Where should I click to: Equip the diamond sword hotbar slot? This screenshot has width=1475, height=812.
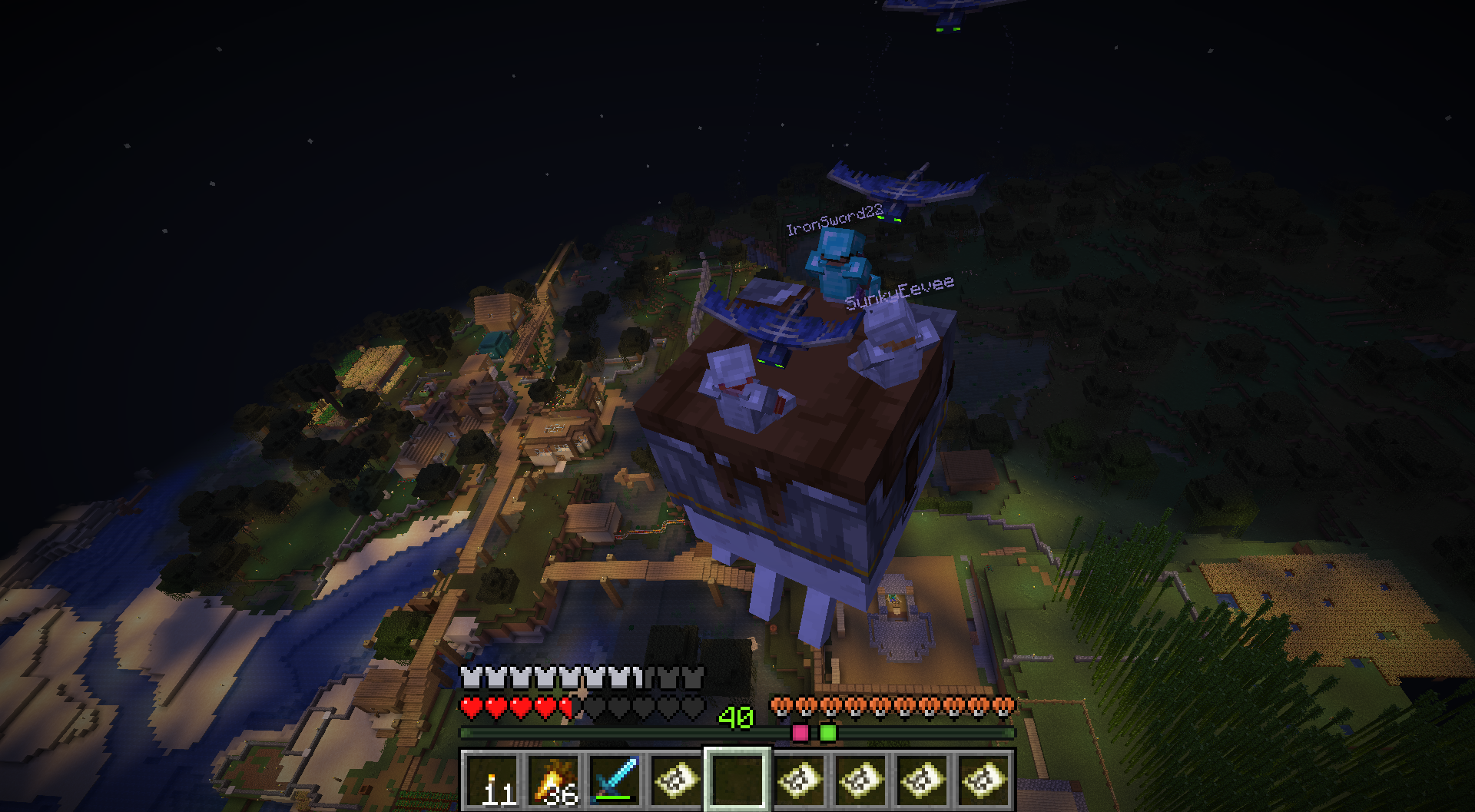coord(615,780)
